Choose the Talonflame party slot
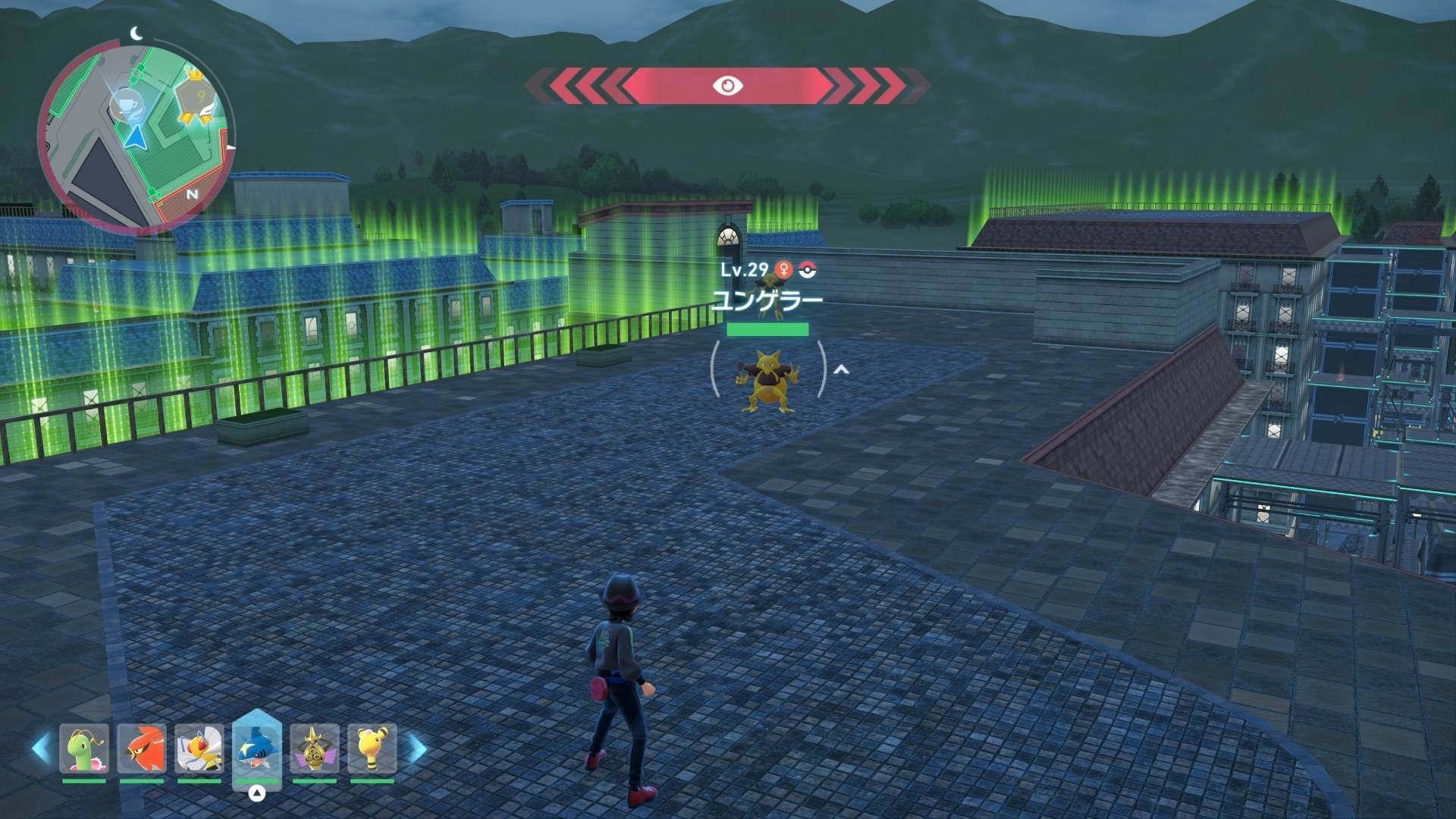 (142, 749)
